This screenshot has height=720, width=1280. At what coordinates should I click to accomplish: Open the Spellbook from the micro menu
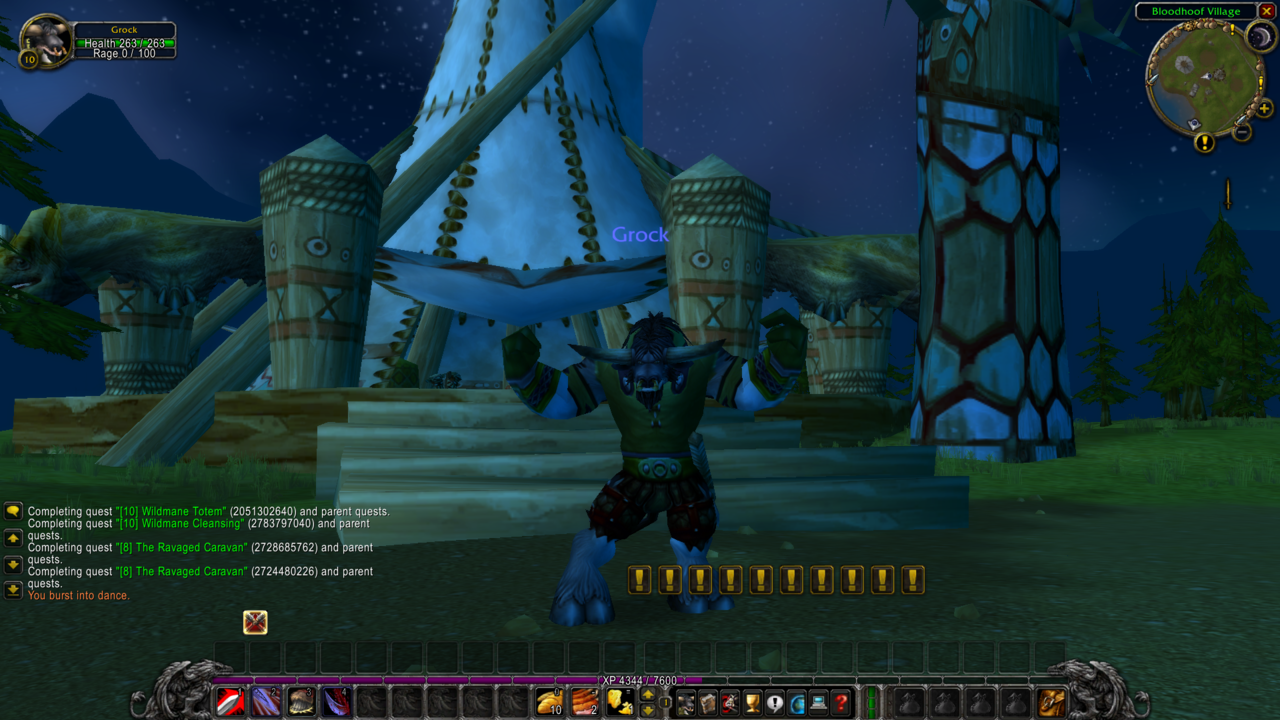point(710,700)
